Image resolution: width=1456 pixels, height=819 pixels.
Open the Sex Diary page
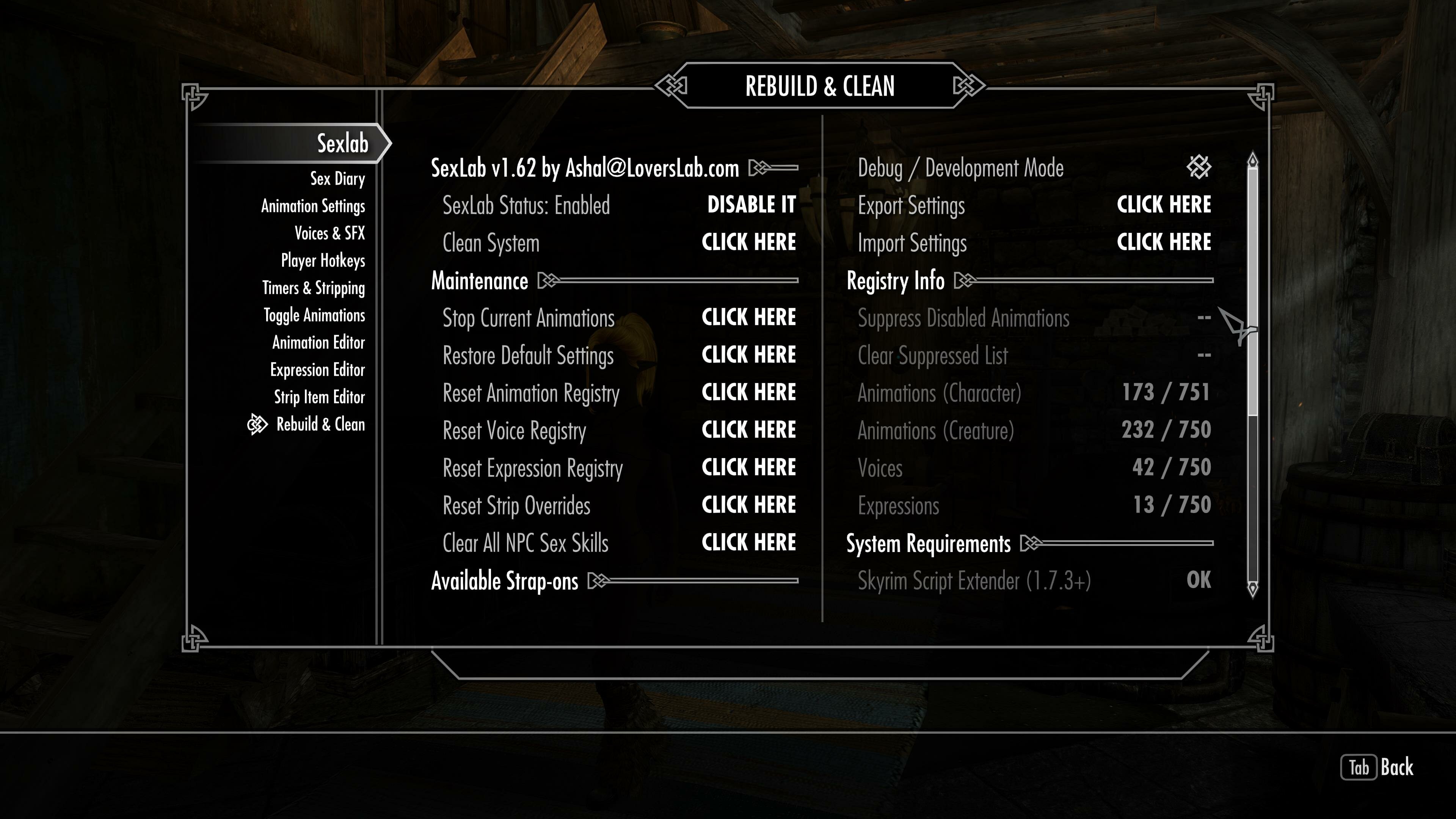pyautogui.click(x=337, y=179)
